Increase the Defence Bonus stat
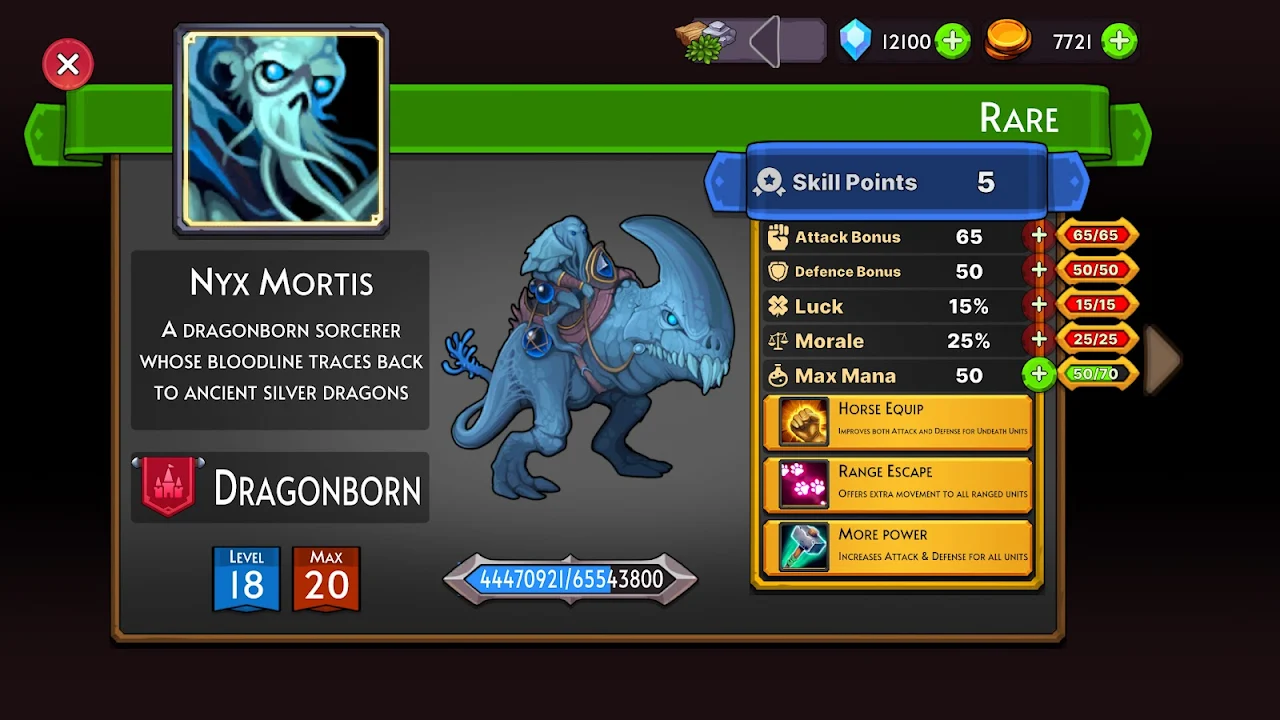Image resolution: width=1280 pixels, height=720 pixels. (x=1039, y=271)
